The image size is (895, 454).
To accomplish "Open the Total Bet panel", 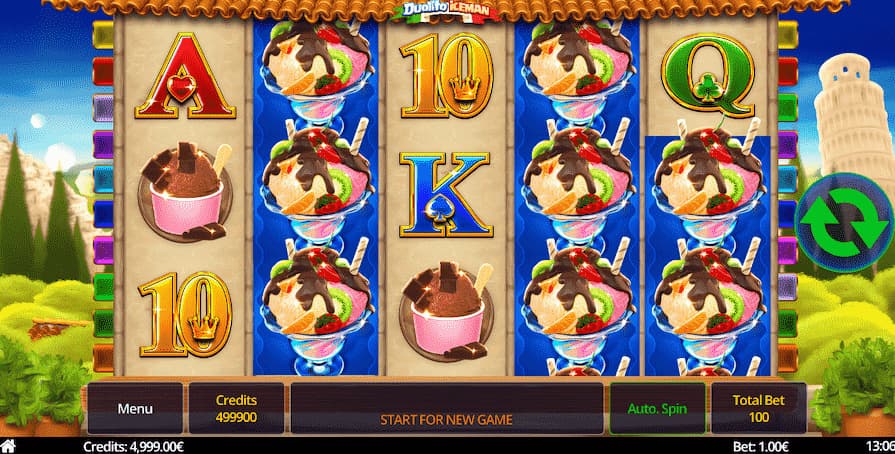I will point(758,407).
